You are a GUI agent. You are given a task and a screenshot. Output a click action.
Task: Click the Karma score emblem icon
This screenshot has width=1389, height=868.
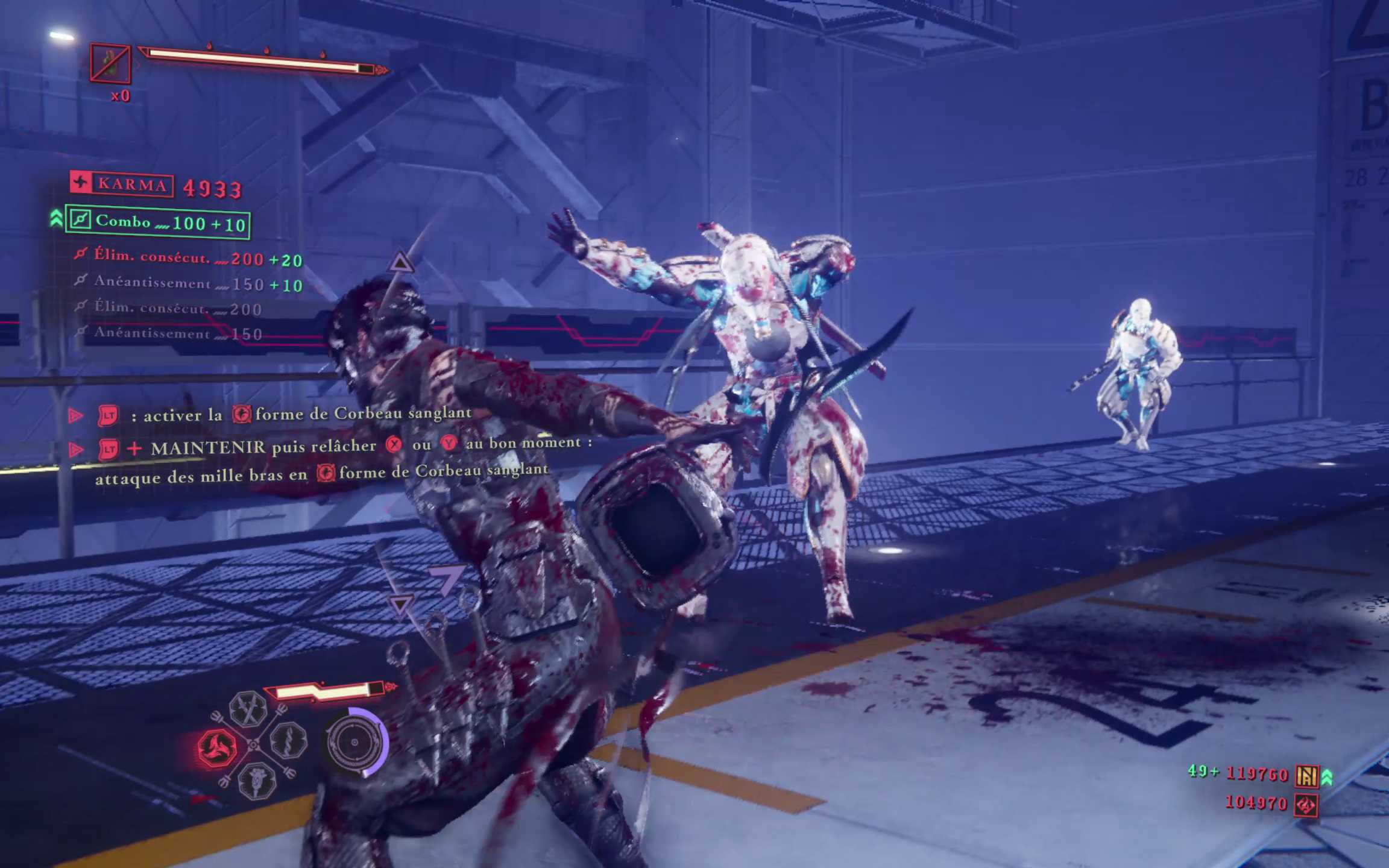pos(81,182)
